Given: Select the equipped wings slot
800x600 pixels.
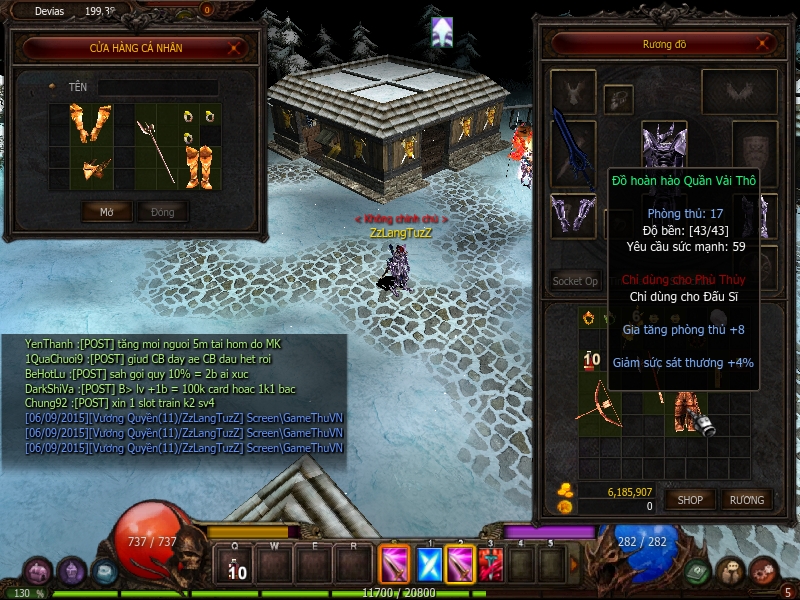Looking at the screenshot, I should [739, 92].
